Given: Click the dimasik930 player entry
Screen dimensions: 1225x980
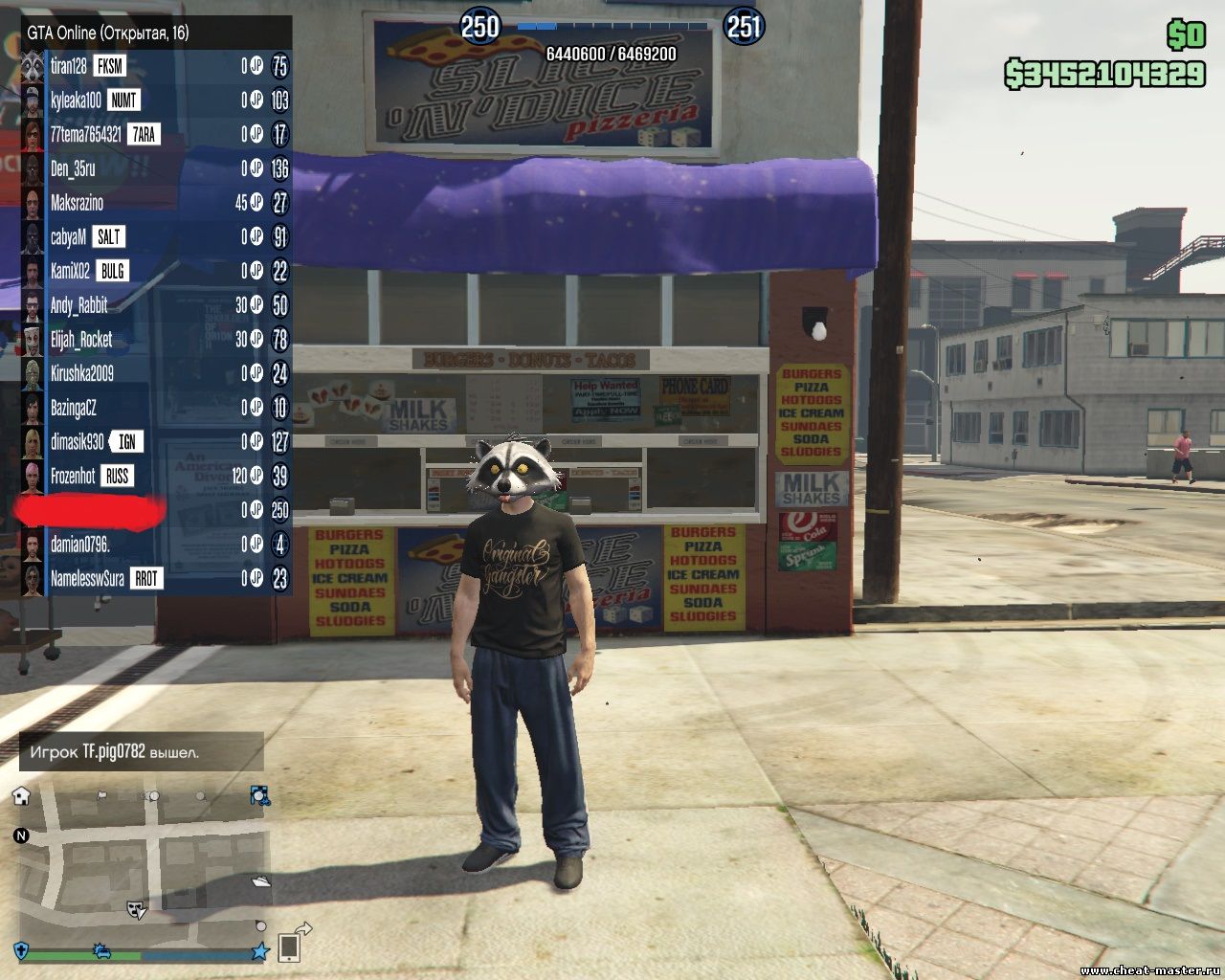Looking at the screenshot, I should 78,442.
